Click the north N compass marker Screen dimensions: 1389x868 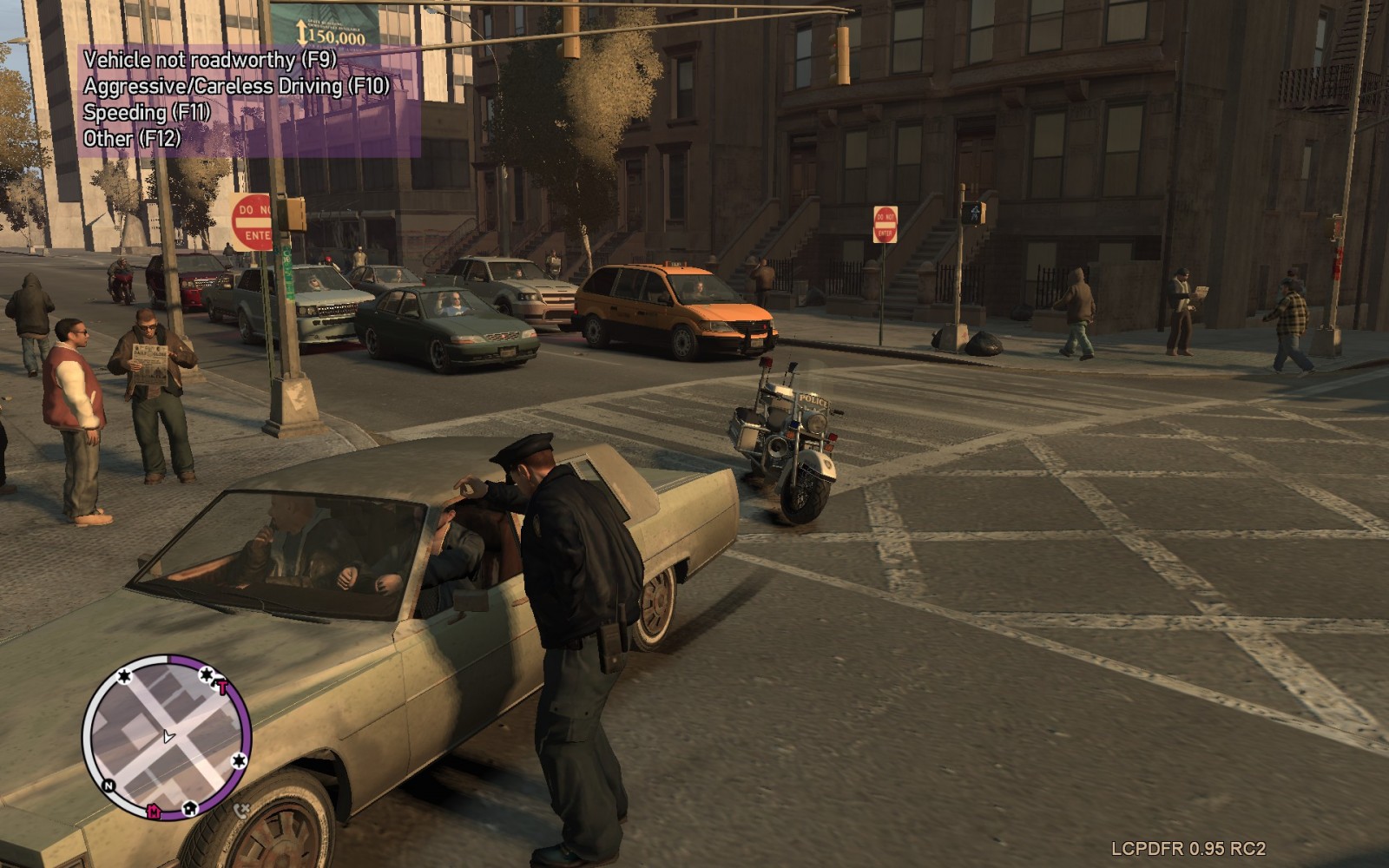[109, 786]
